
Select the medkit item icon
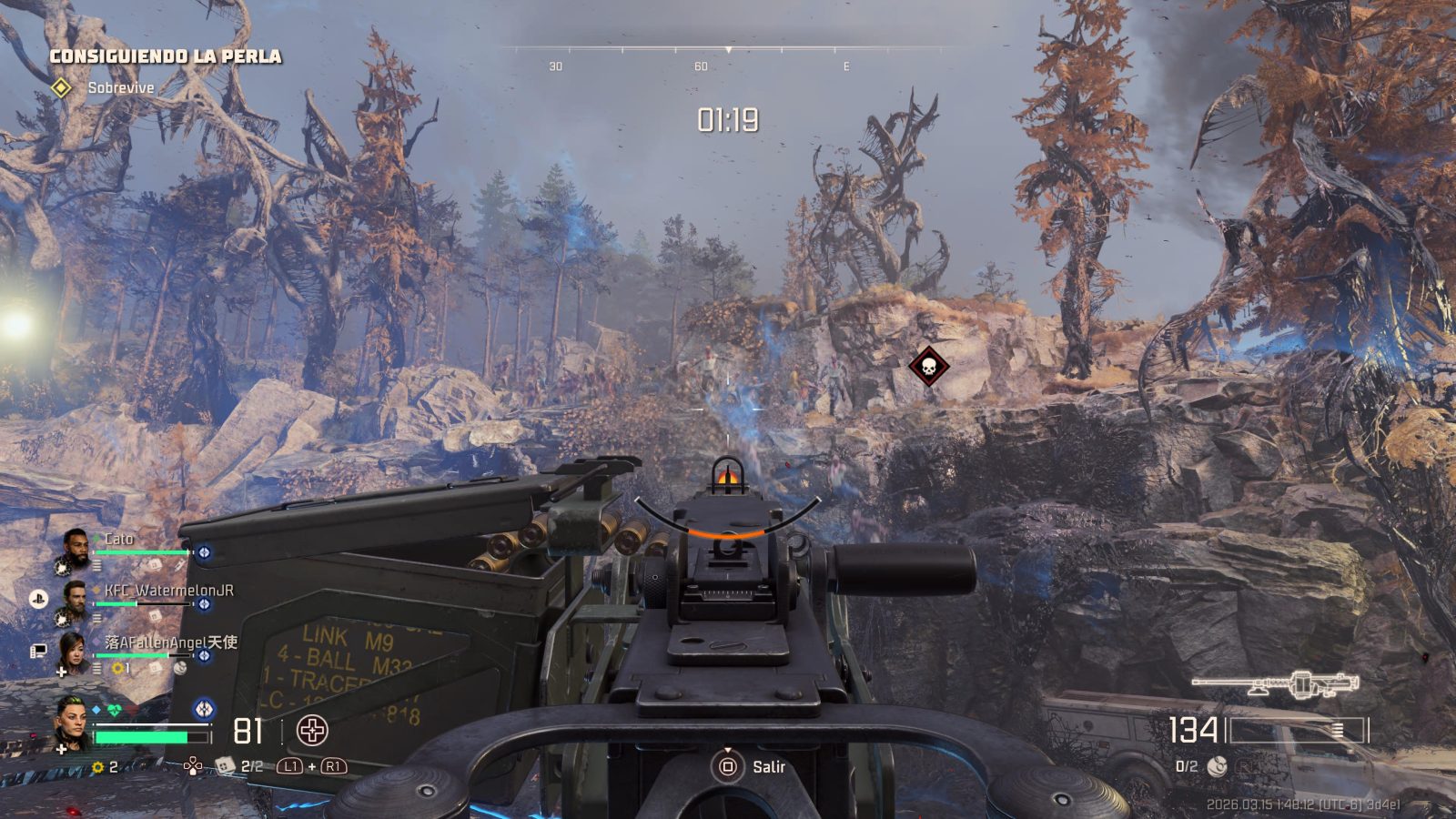tap(225, 766)
